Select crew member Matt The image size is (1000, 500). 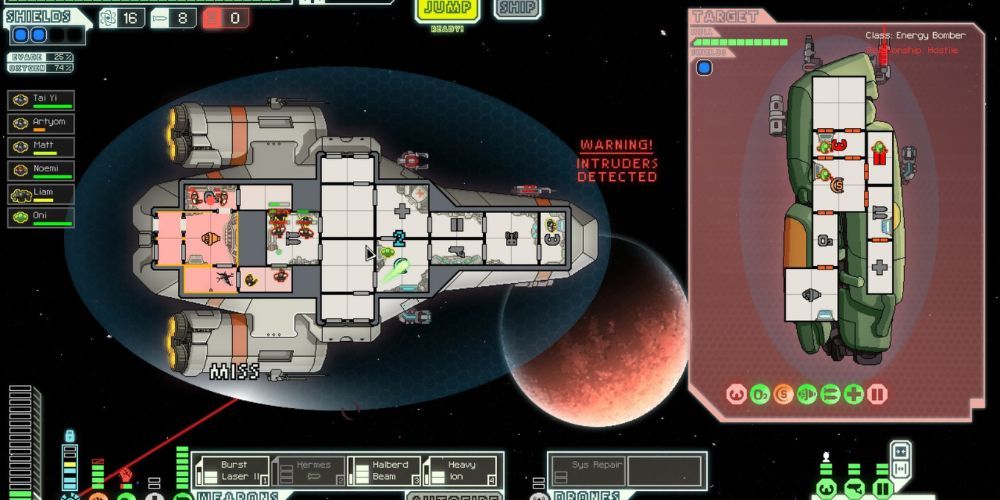click(x=41, y=147)
